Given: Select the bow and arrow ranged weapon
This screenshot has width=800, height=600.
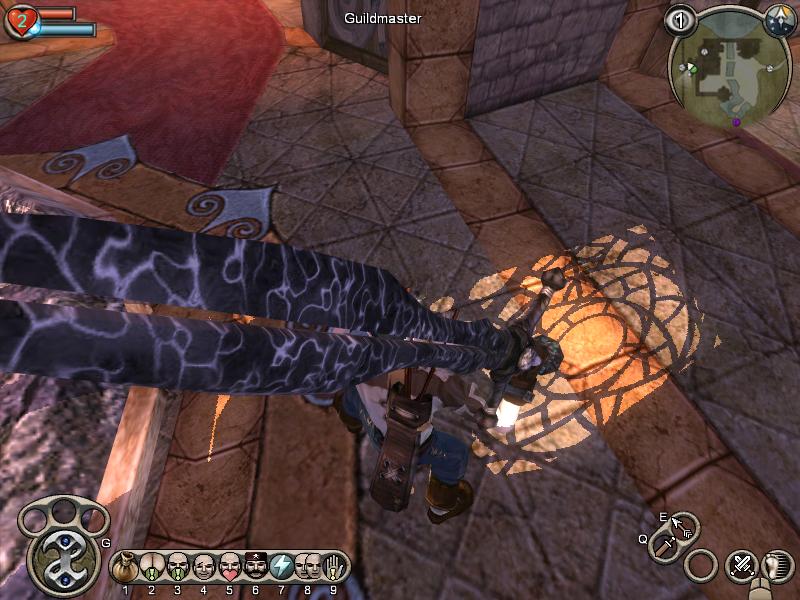Looking at the screenshot, I should click(685, 526).
